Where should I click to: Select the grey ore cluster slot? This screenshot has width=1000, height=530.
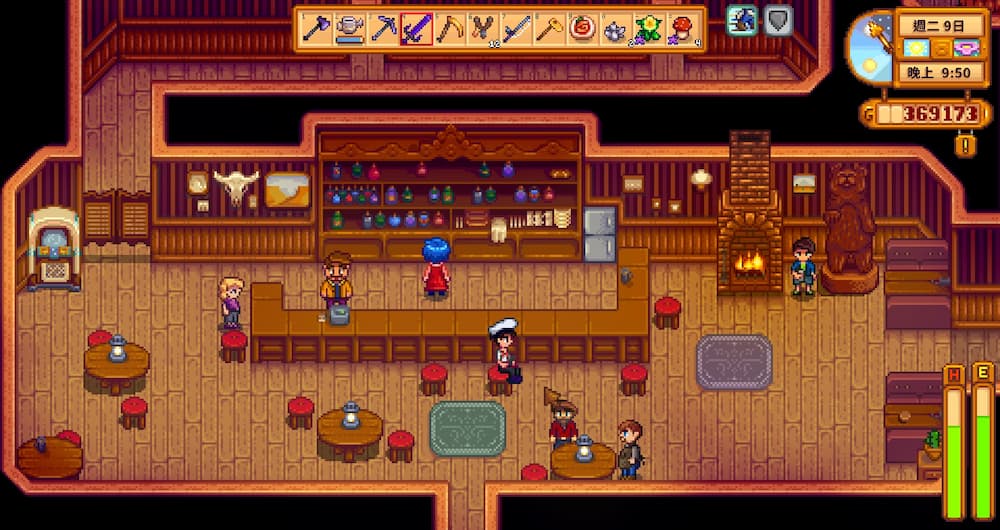(615, 29)
